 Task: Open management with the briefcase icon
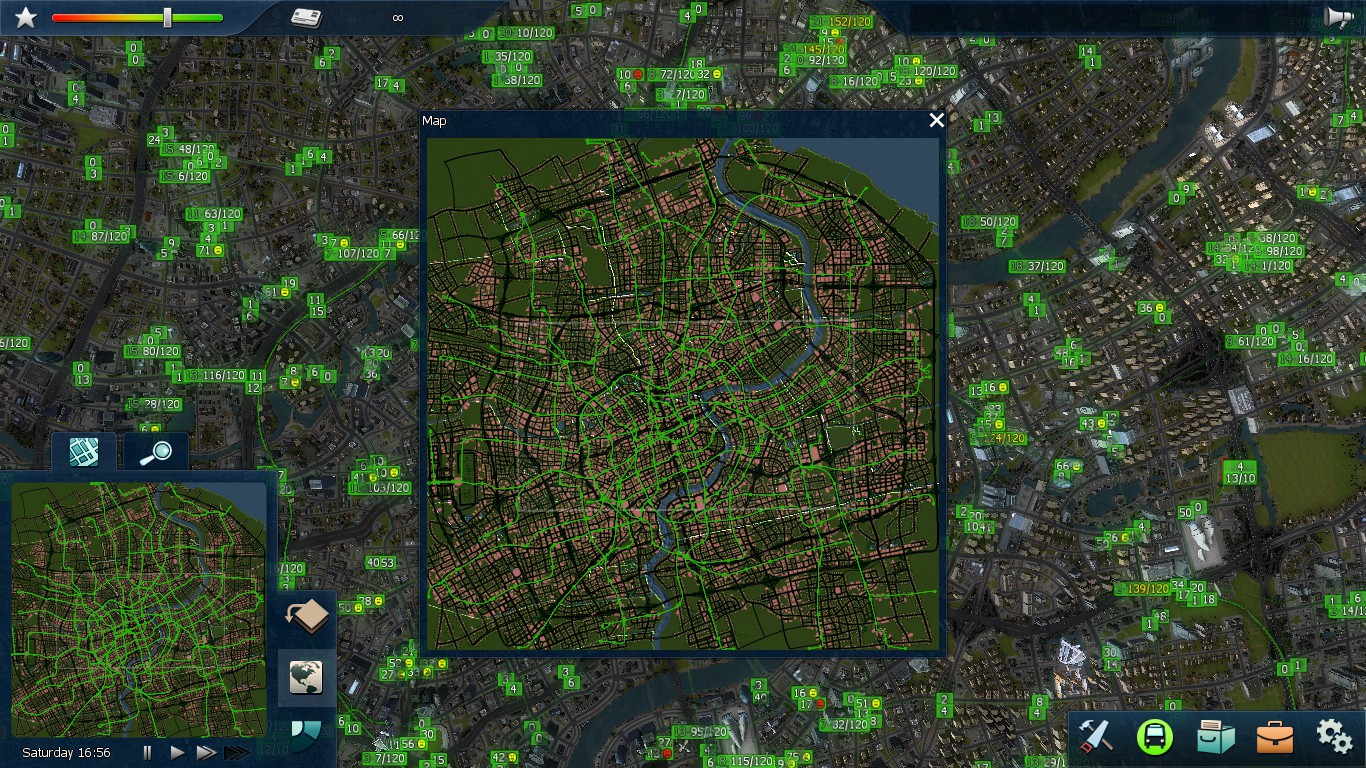pyautogui.click(x=1274, y=736)
